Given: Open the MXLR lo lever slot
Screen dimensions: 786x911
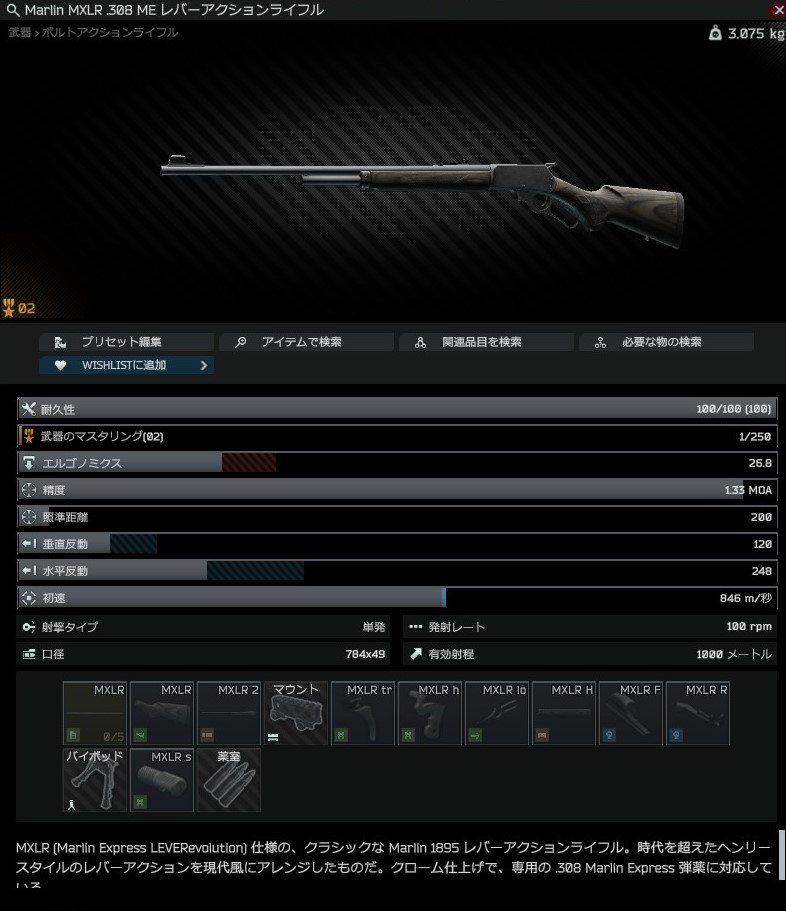Looking at the screenshot, I should tap(497, 713).
